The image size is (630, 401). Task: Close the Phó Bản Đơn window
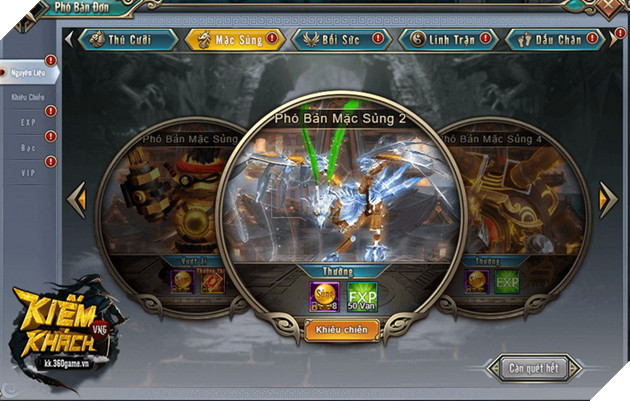pos(610,7)
